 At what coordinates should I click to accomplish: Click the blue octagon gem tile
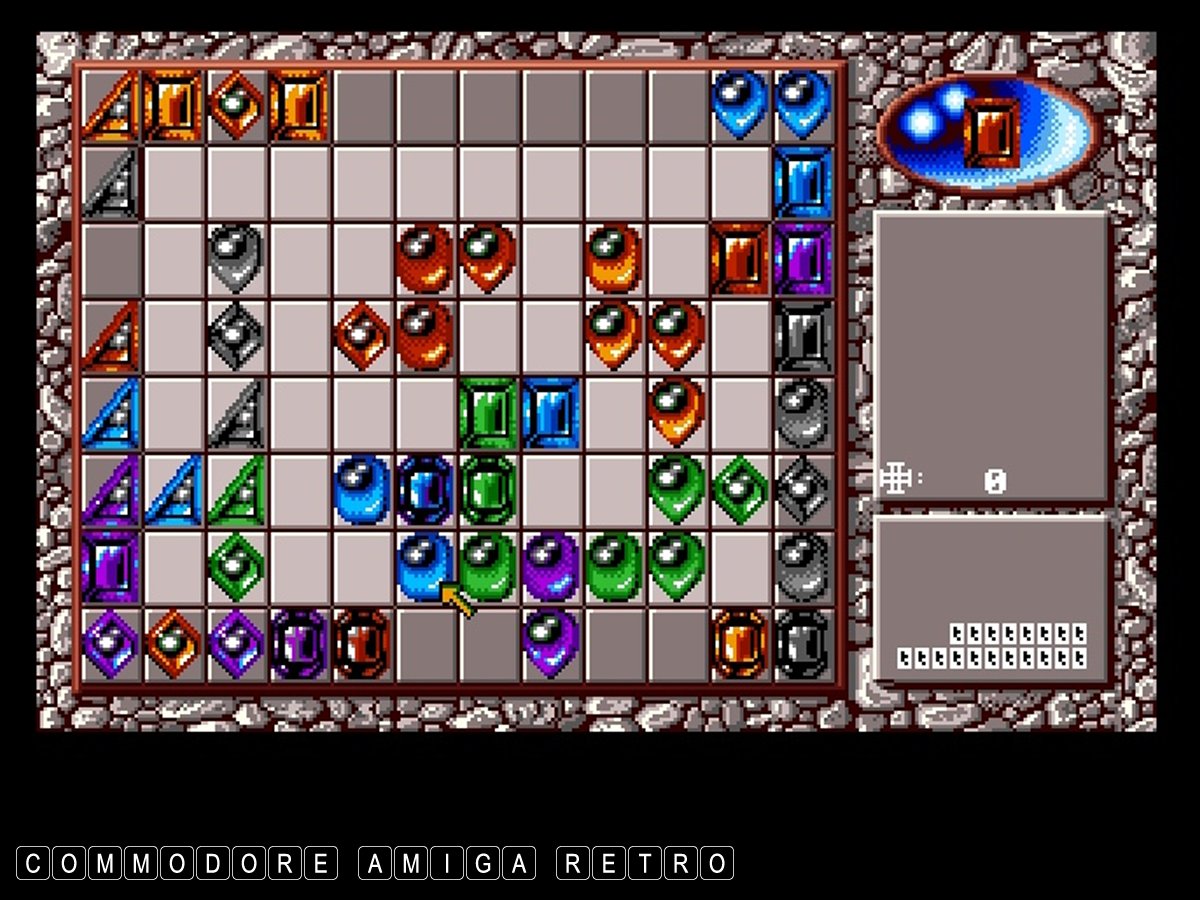(x=425, y=490)
